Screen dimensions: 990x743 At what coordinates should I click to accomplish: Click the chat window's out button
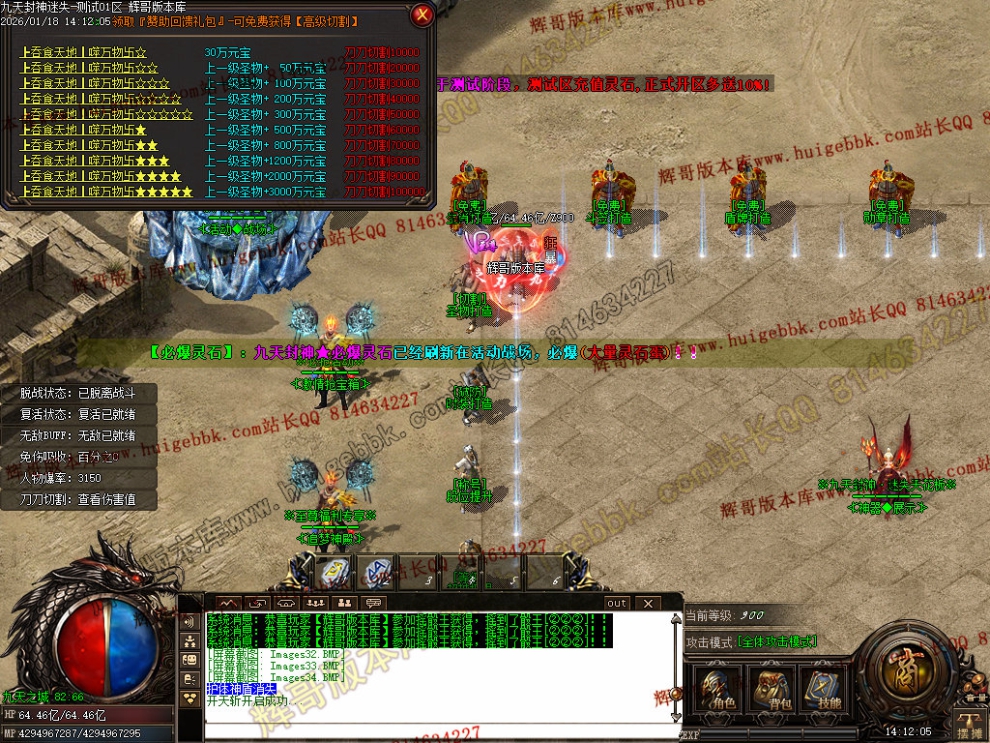pos(617,603)
